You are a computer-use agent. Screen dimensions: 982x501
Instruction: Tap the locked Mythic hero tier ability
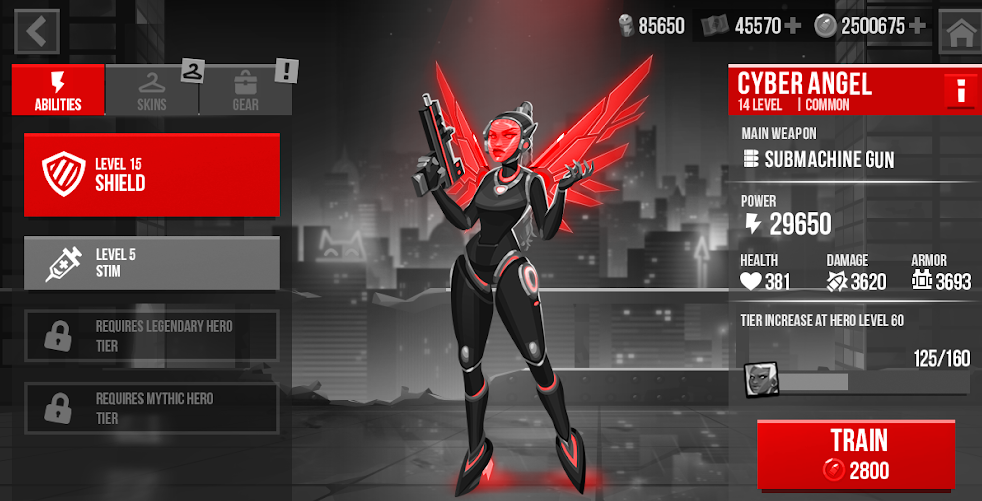(152, 408)
